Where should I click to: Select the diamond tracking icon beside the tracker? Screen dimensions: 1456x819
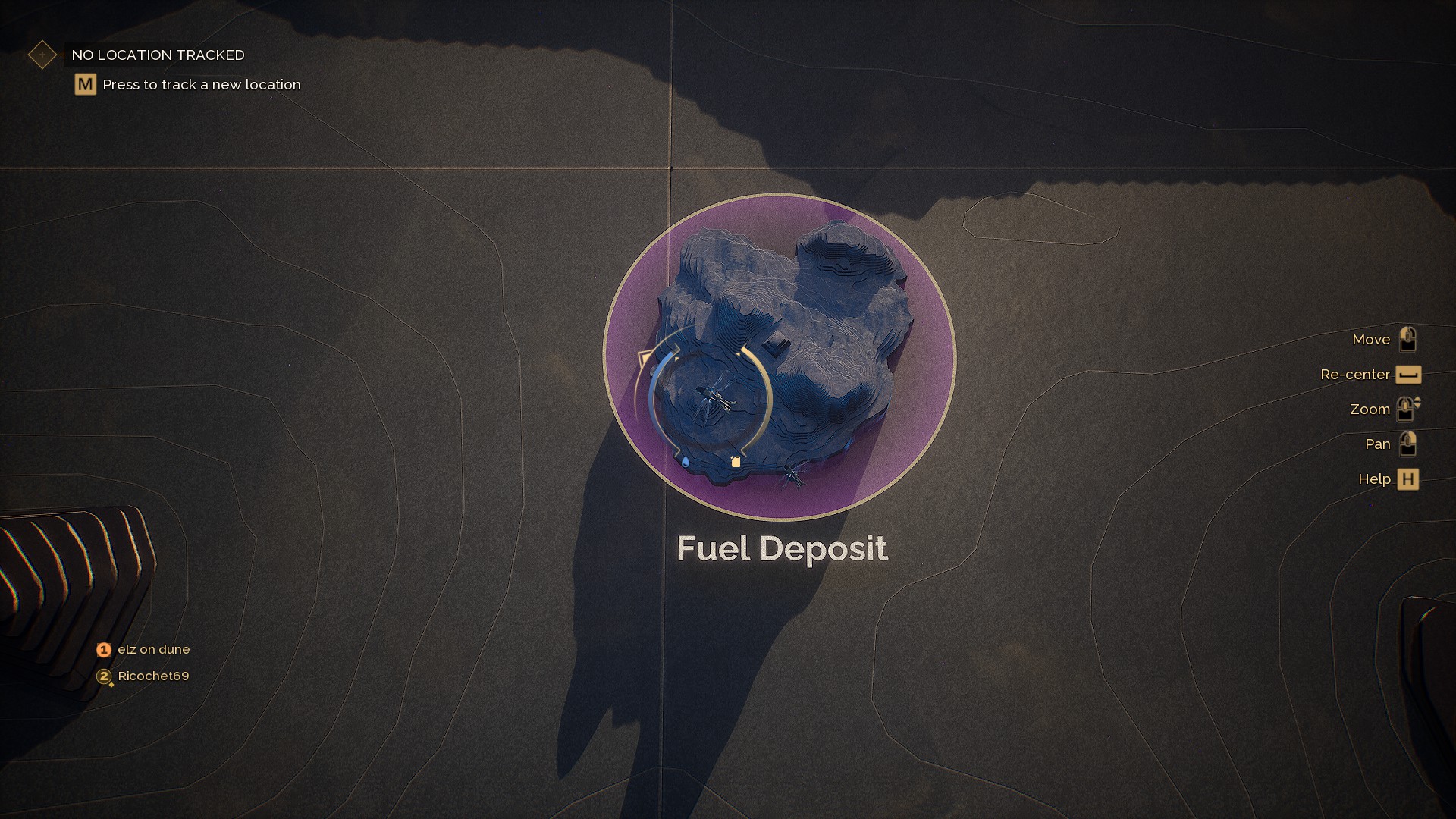(42, 55)
